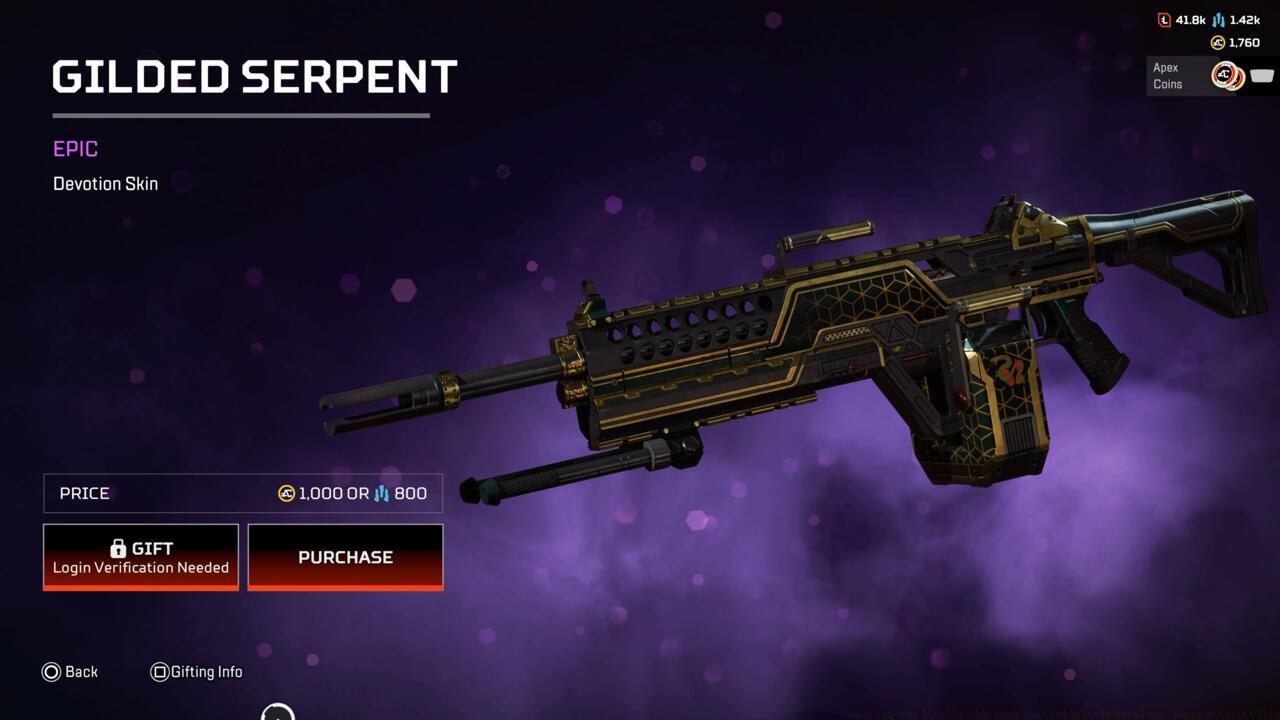Click the PURCHASE button

coord(345,557)
